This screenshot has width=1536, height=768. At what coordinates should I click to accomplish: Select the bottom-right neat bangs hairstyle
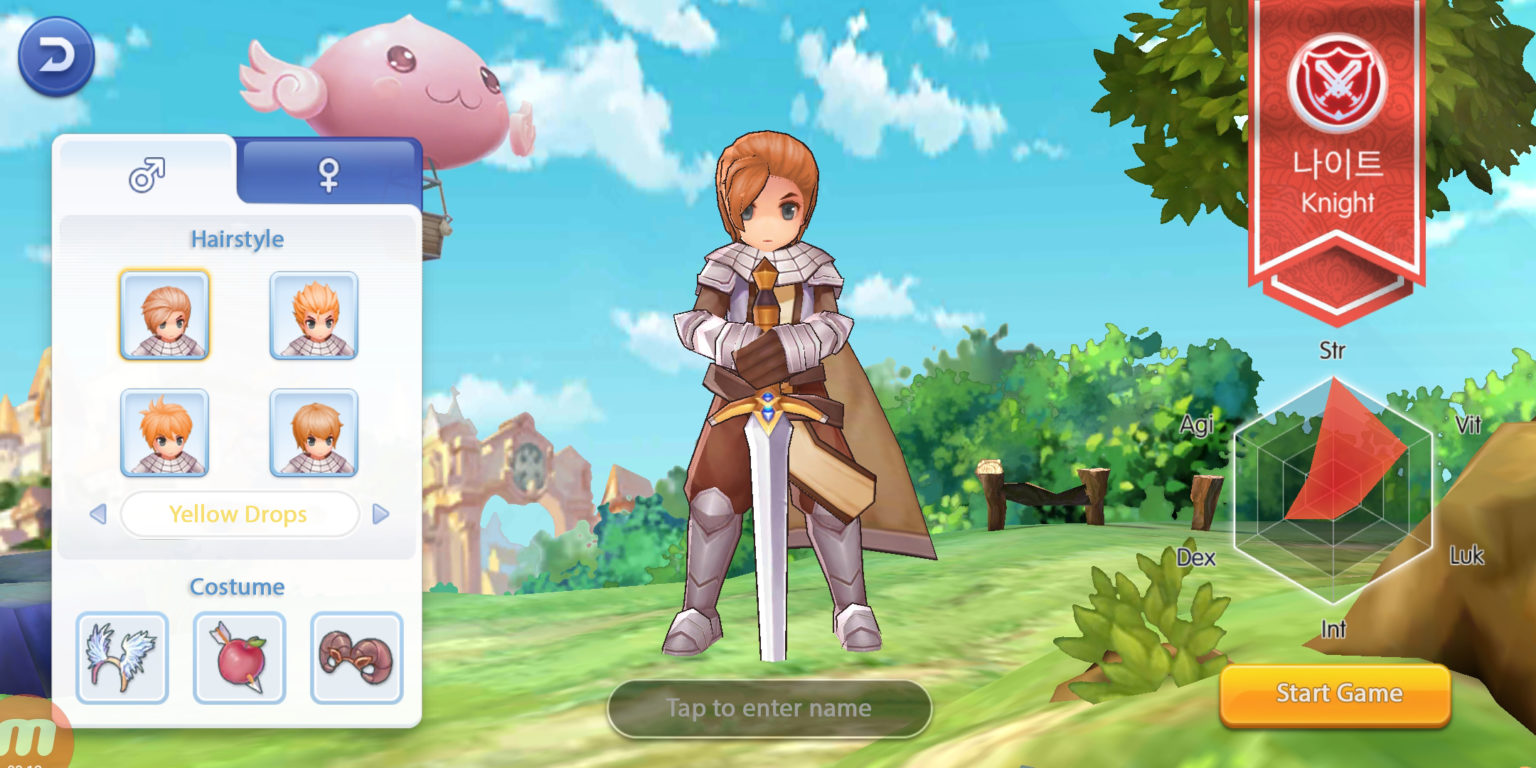pyautogui.click(x=313, y=432)
